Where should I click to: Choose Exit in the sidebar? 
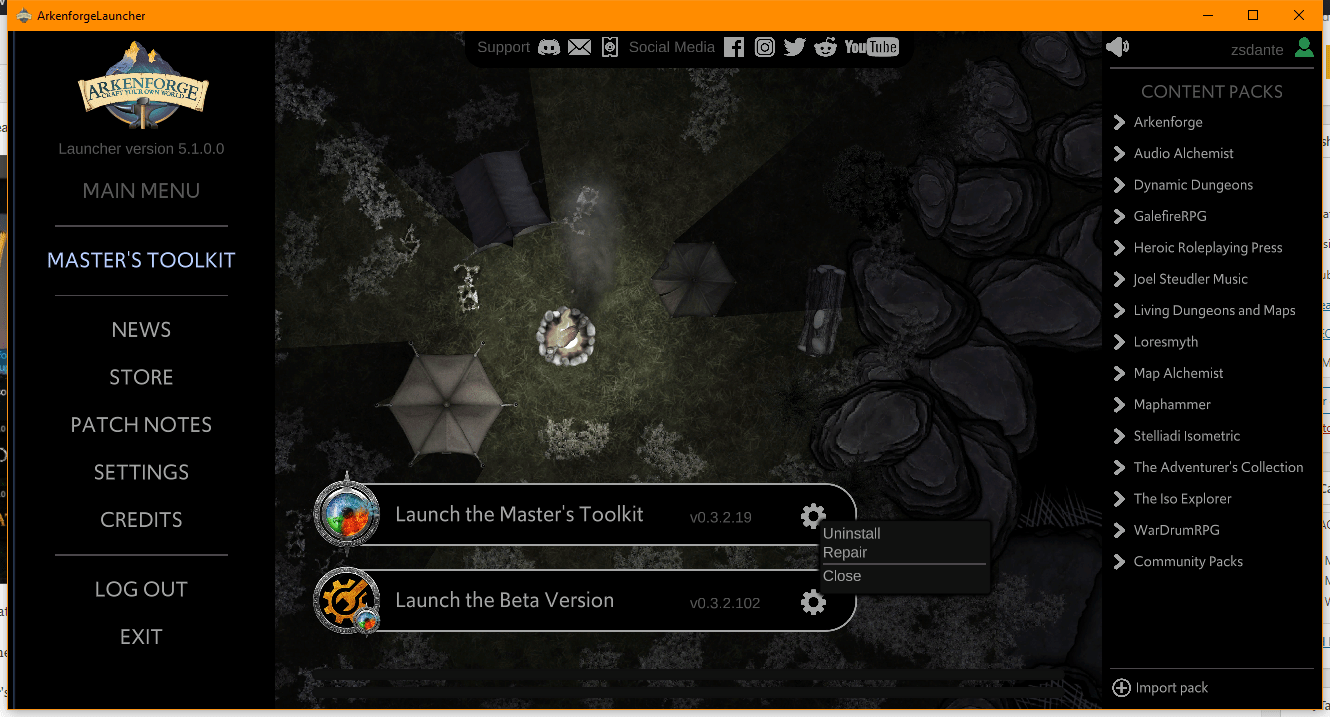(x=141, y=637)
